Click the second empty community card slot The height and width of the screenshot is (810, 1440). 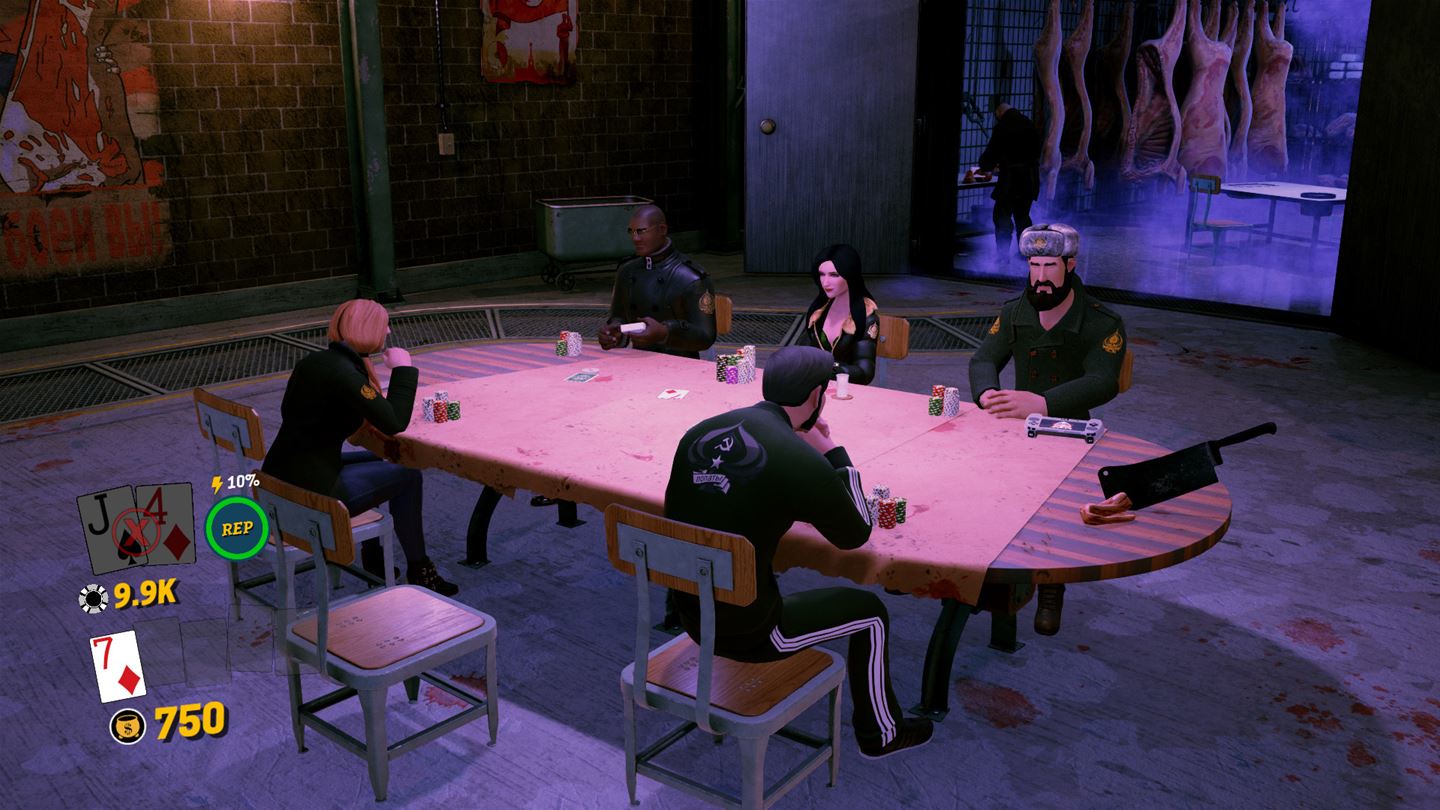point(204,653)
